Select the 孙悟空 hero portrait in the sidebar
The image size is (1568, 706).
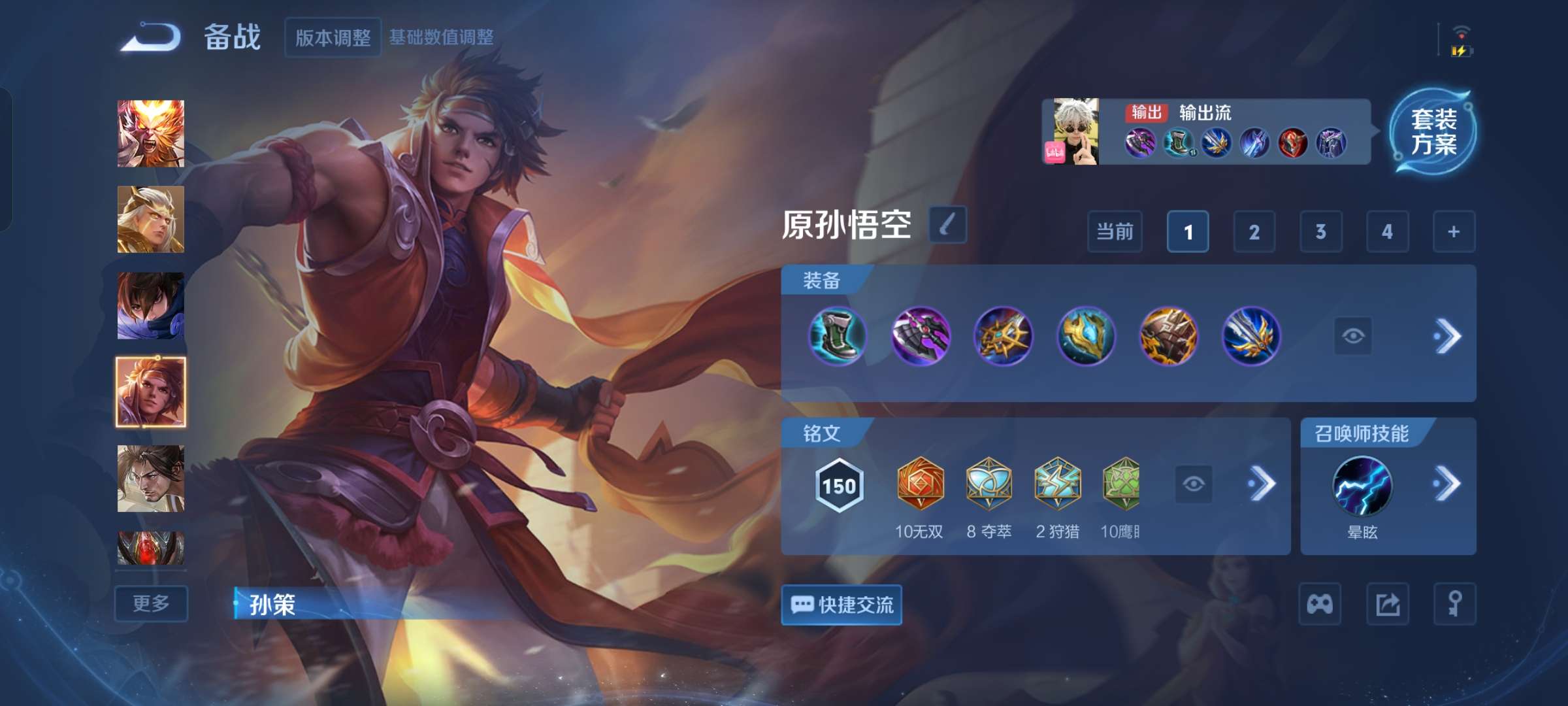[x=150, y=134]
